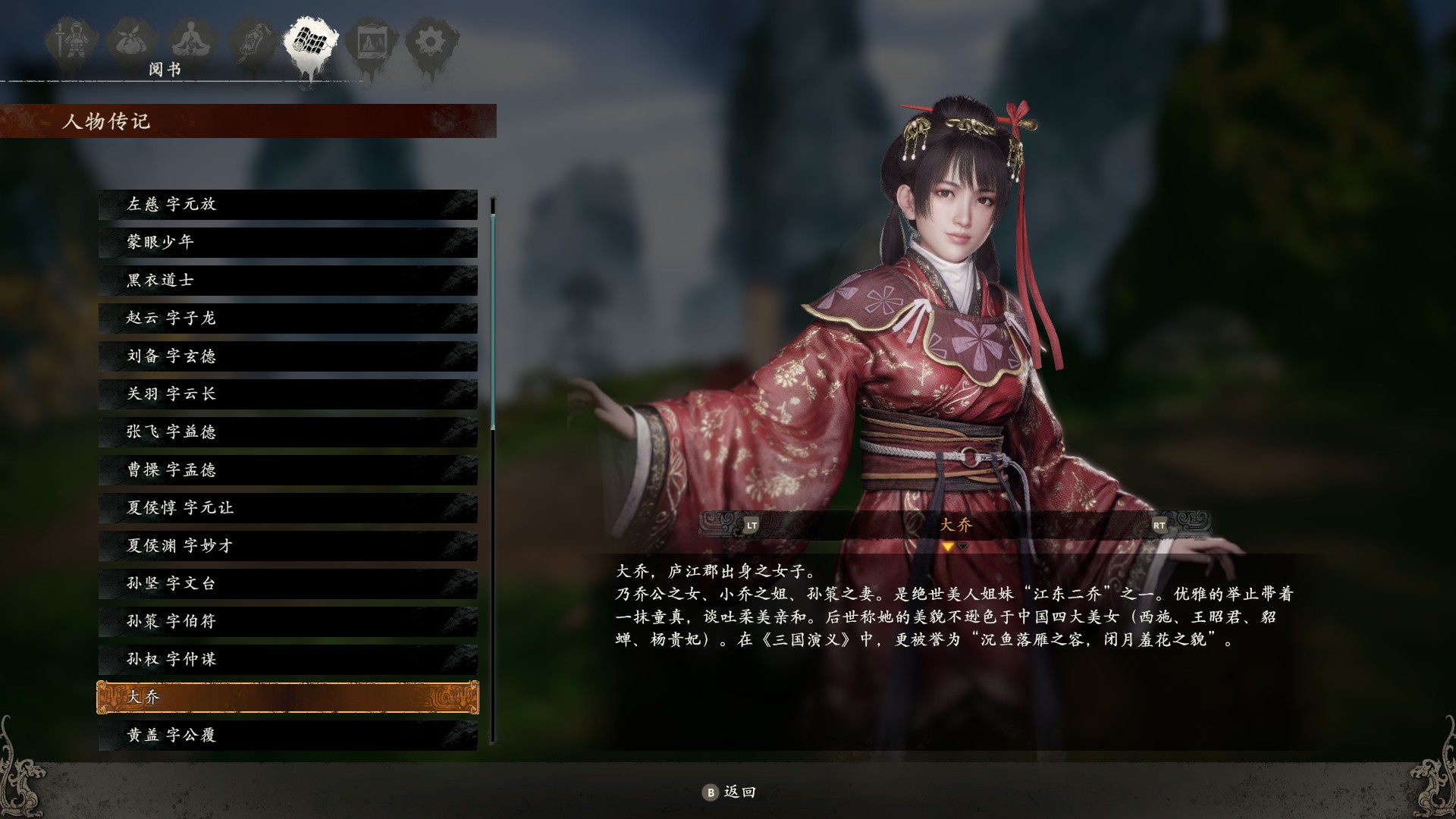
Task: Open the gear settings tab
Action: click(x=431, y=42)
